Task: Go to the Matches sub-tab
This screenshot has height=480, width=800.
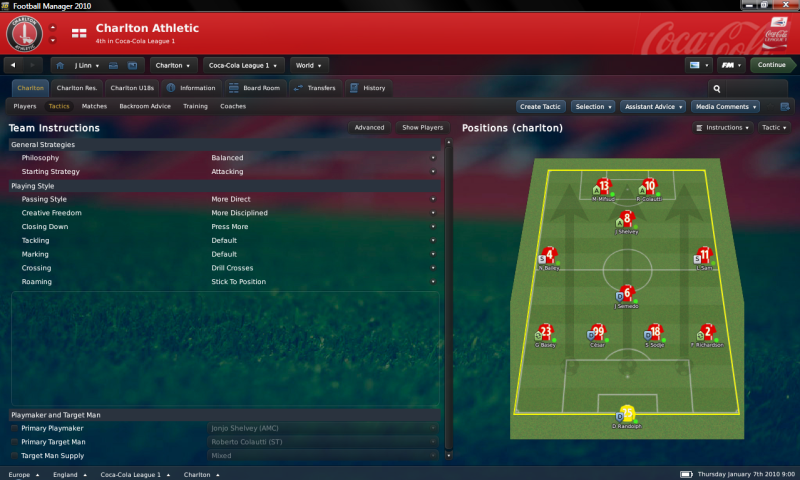Action: pyautogui.click(x=94, y=106)
